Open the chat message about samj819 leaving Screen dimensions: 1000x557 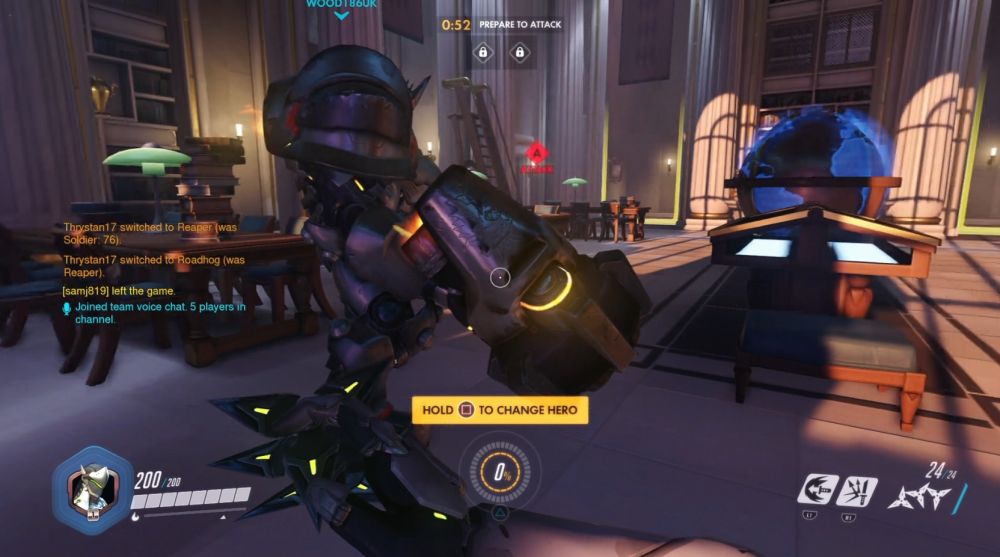tap(118, 291)
